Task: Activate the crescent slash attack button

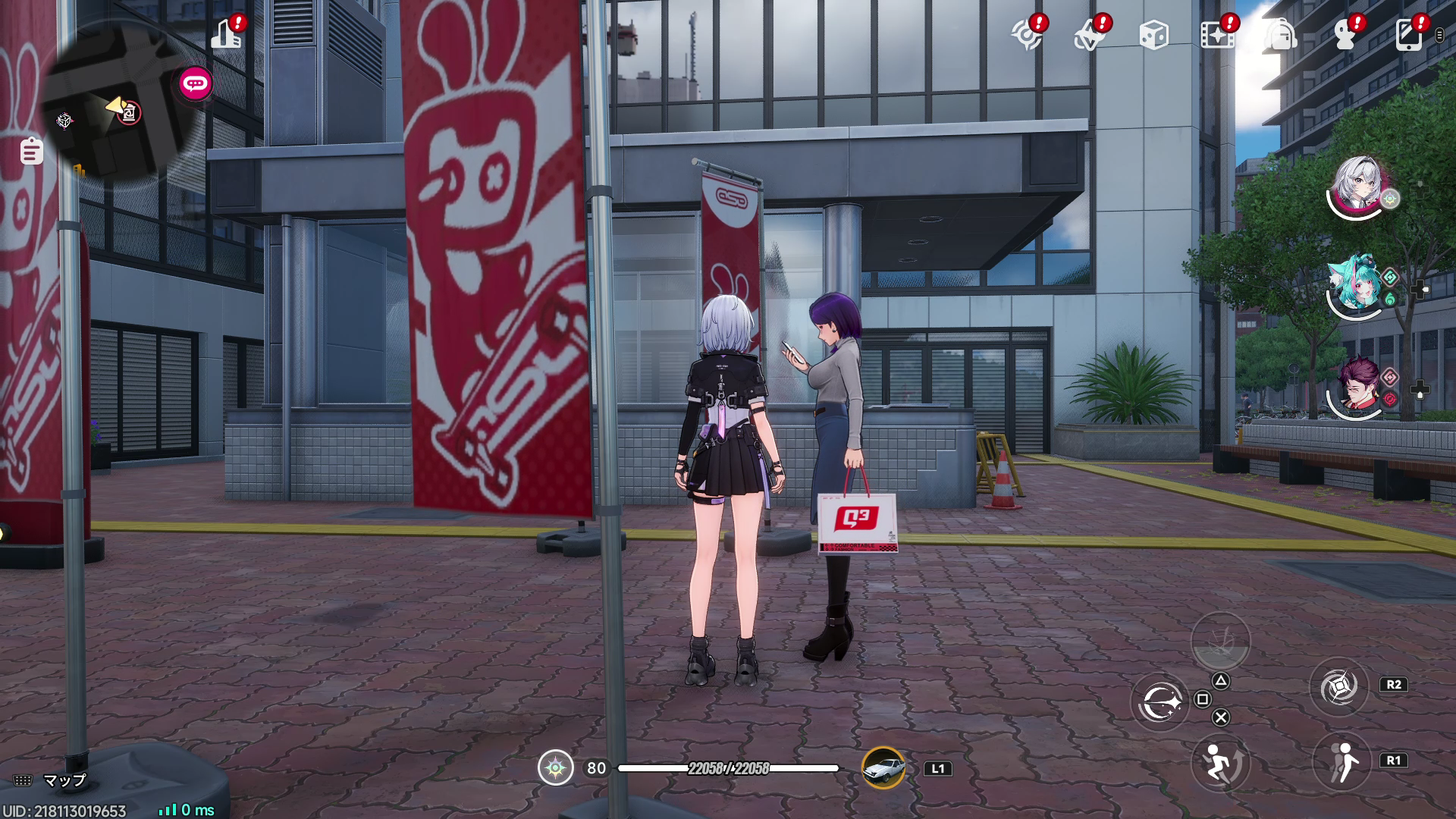Action: (1160, 701)
